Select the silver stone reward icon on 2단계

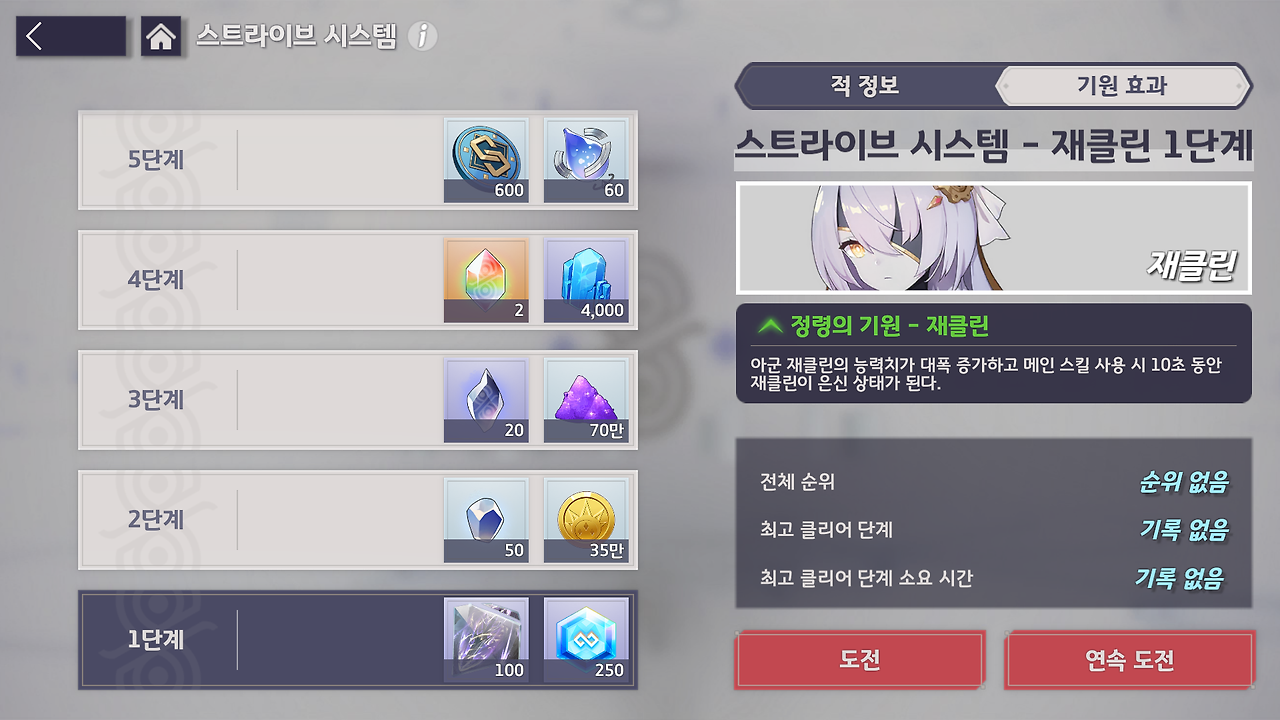486,520
